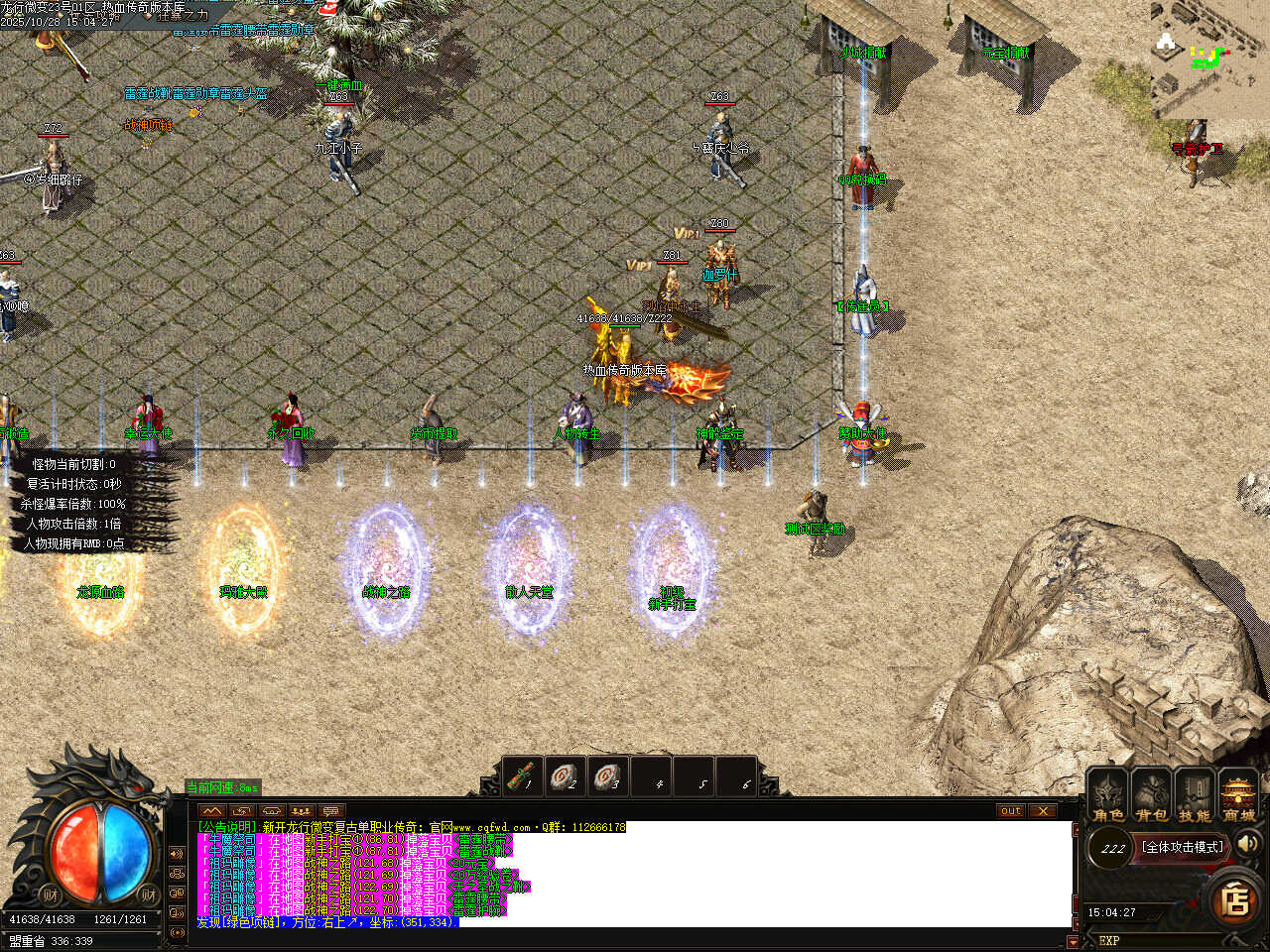The width and height of the screenshot is (1270, 952).
Task: Use the stone in hotbar slot 3
Action: 608,776
